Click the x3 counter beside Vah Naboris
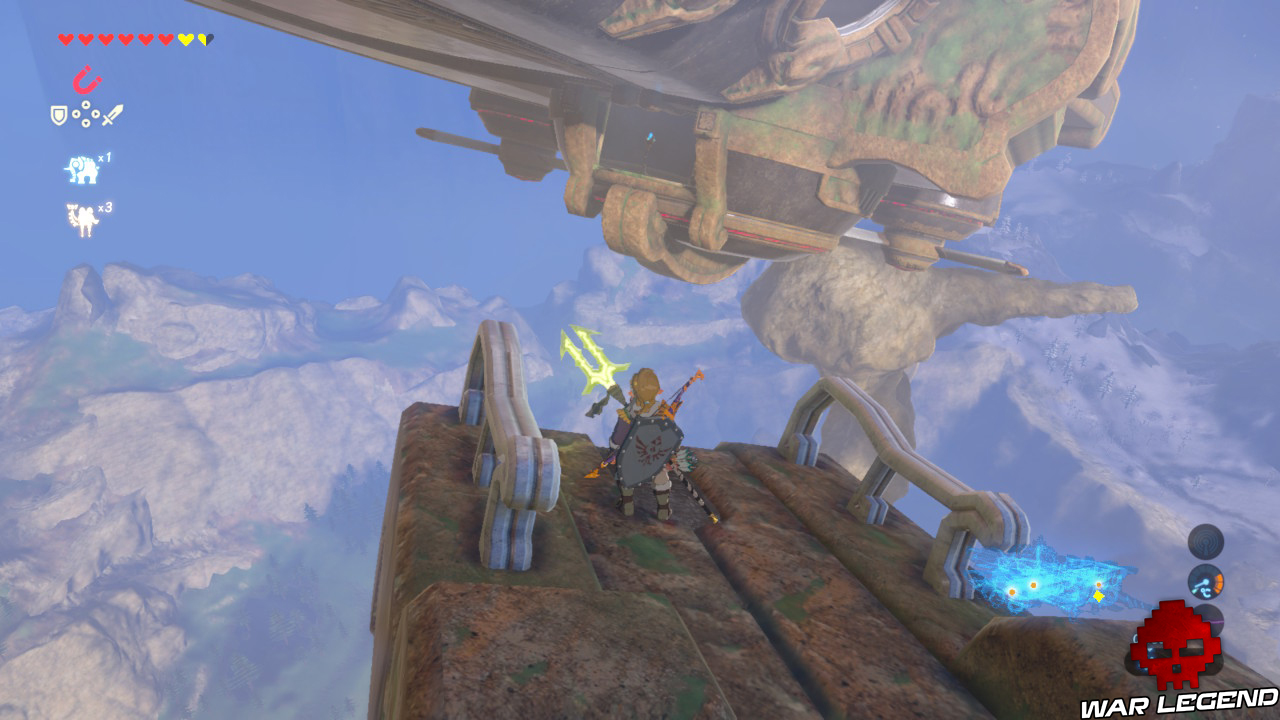The height and width of the screenshot is (720, 1280). (x=107, y=207)
